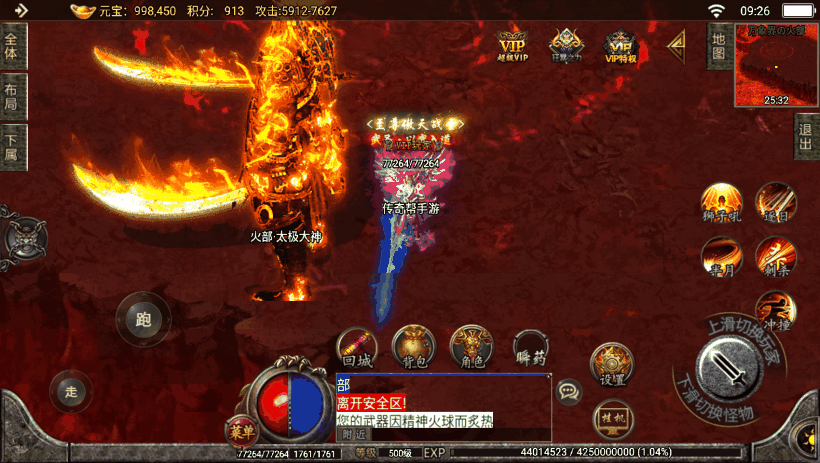Open the 设置 settings icon
Screen dimensions: 820x463
[x=611, y=366]
